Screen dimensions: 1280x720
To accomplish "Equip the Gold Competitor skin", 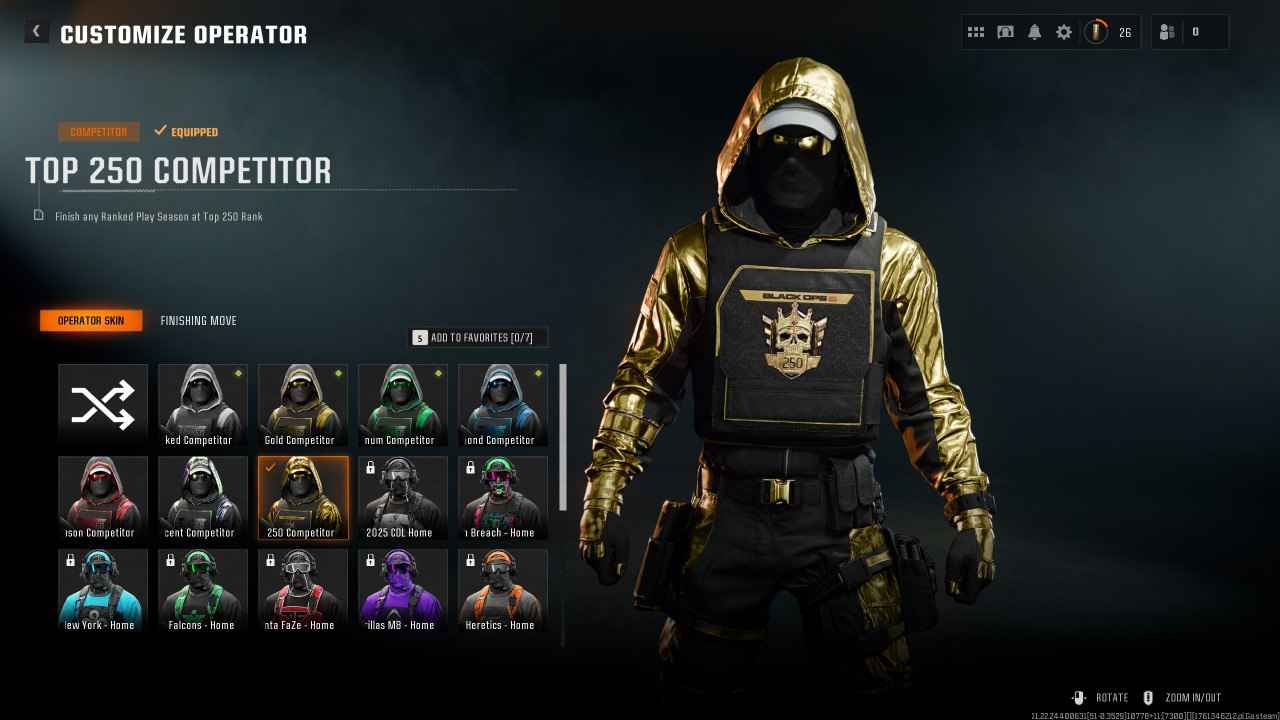I will [x=302, y=403].
